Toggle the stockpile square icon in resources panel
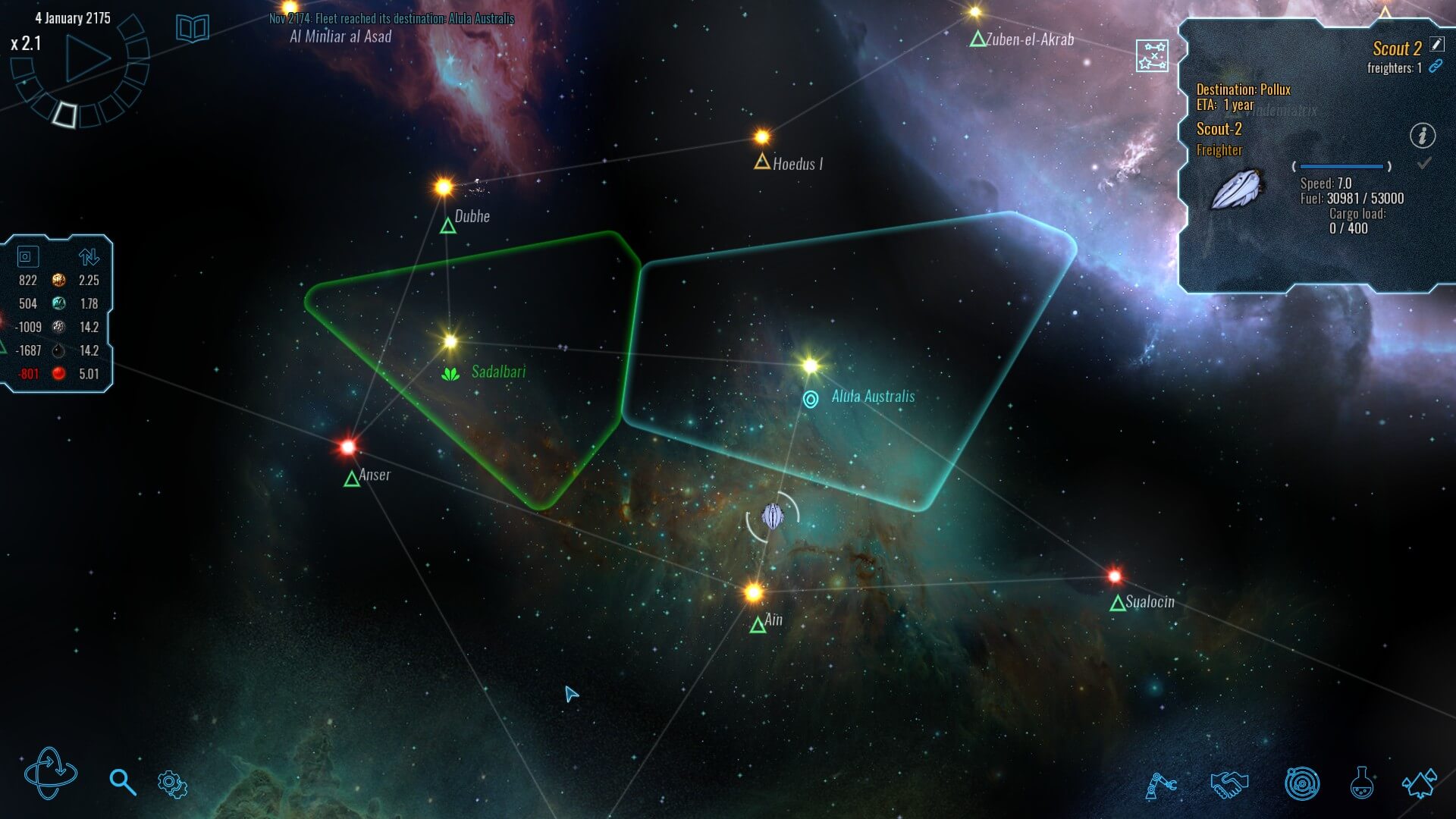Viewport: 1456px width, 819px height. (26, 257)
